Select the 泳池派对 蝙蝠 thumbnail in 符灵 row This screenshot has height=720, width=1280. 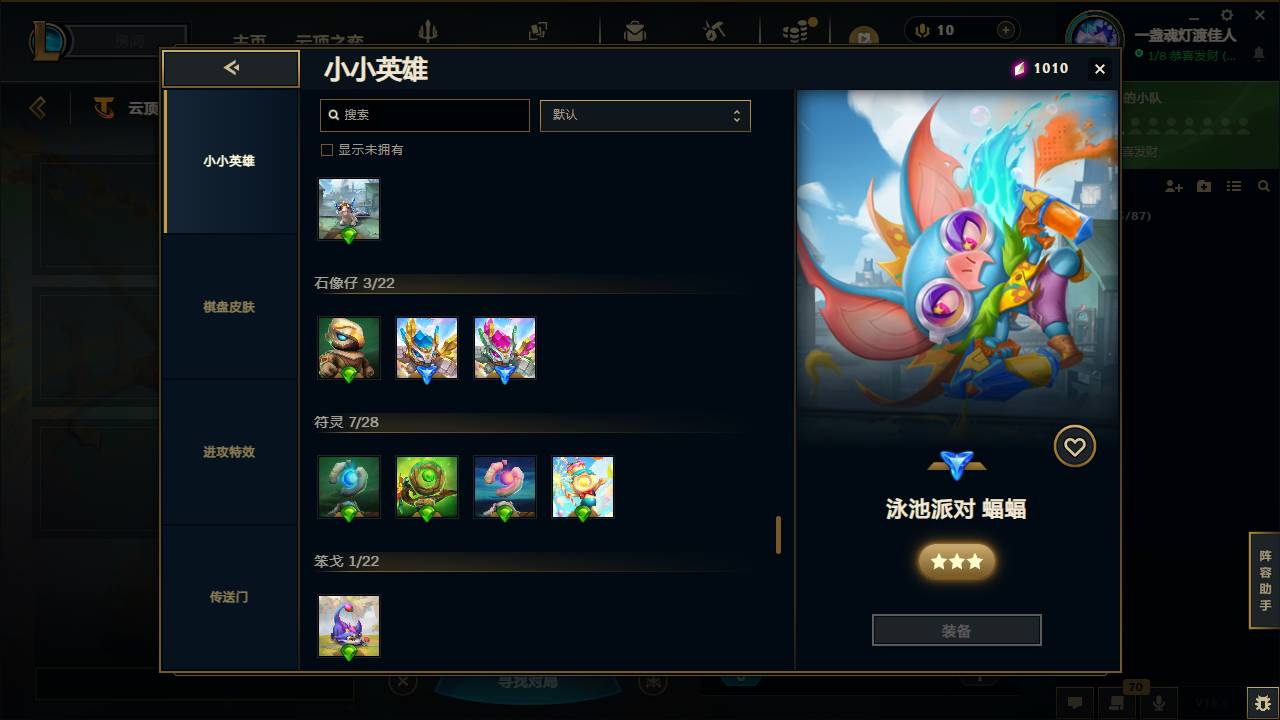pyautogui.click(x=583, y=487)
